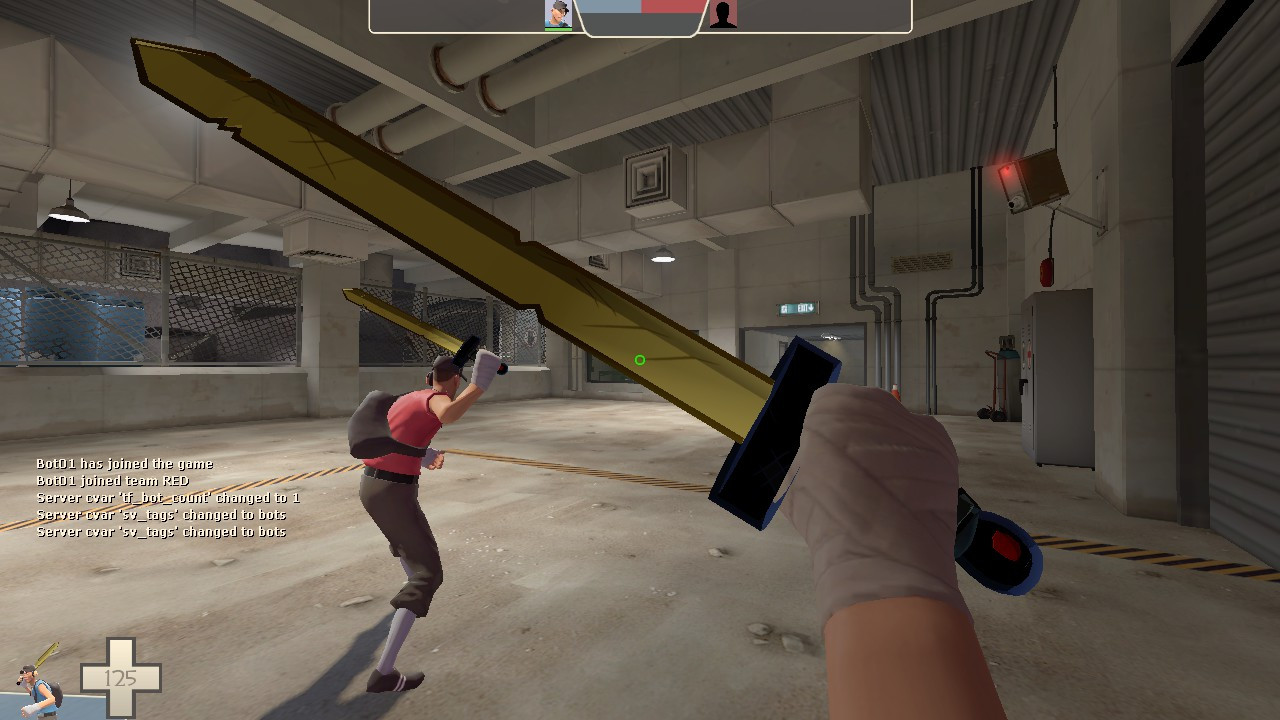Select the BLU portion of the team bar

[x=610, y=8]
